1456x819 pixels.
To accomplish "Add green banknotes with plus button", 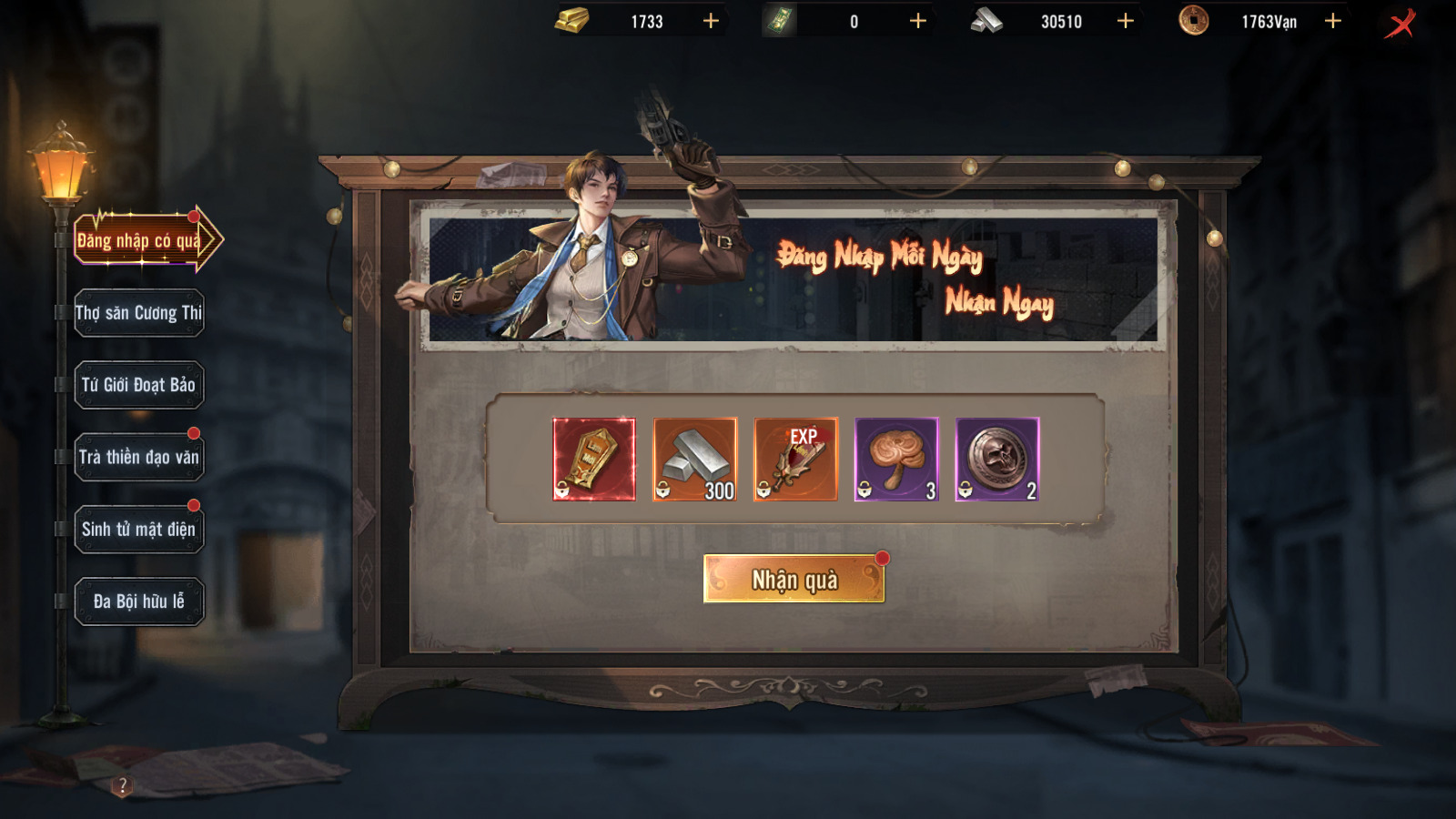I will click(x=918, y=21).
